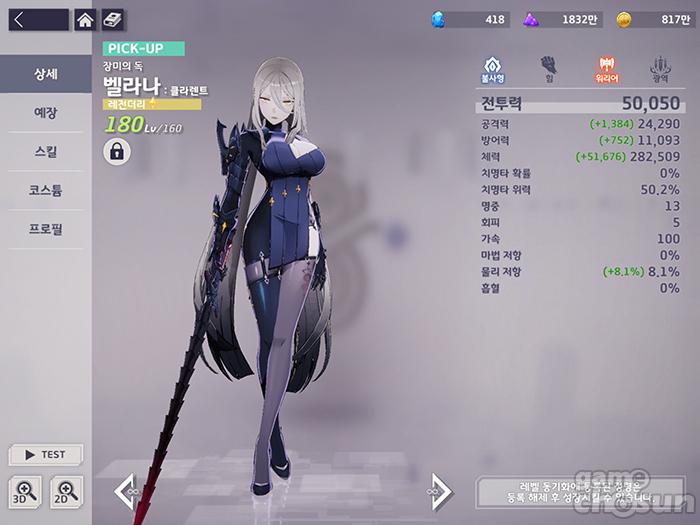Switch to the 예장 tab
Image resolution: width=700 pixels, height=525 pixels.
[x=45, y=113]
